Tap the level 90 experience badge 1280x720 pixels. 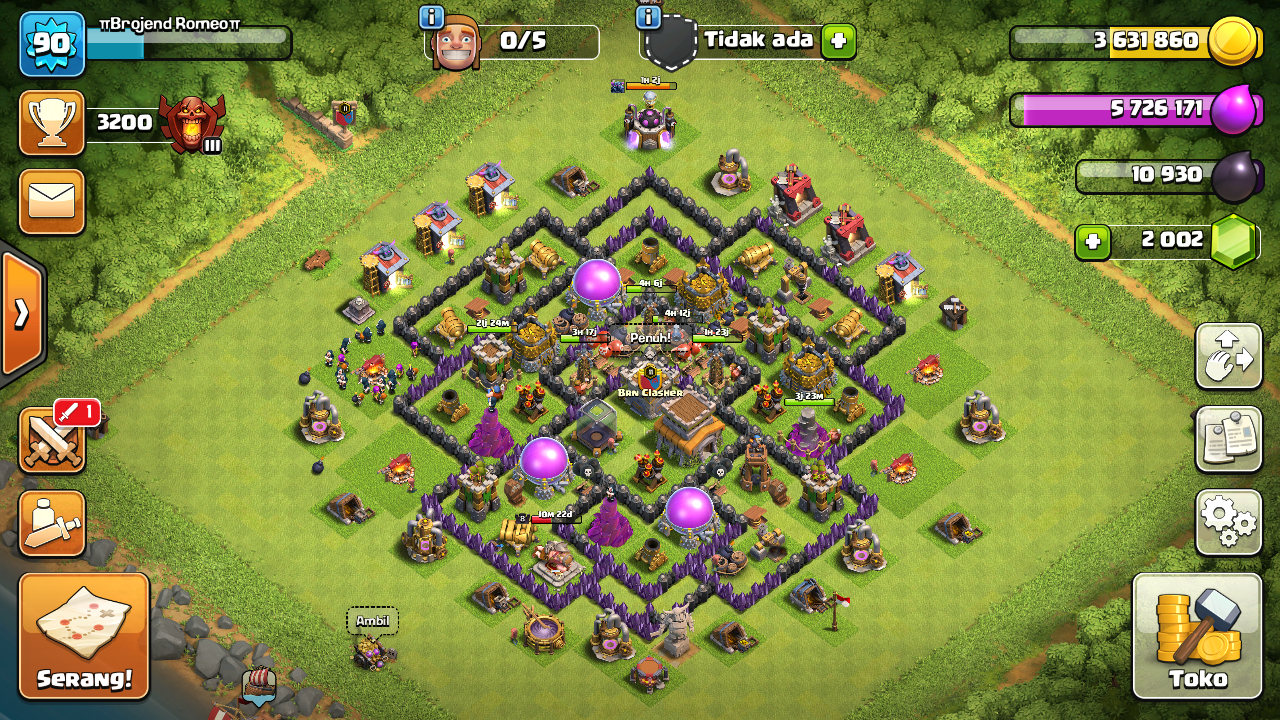[51, 44]
